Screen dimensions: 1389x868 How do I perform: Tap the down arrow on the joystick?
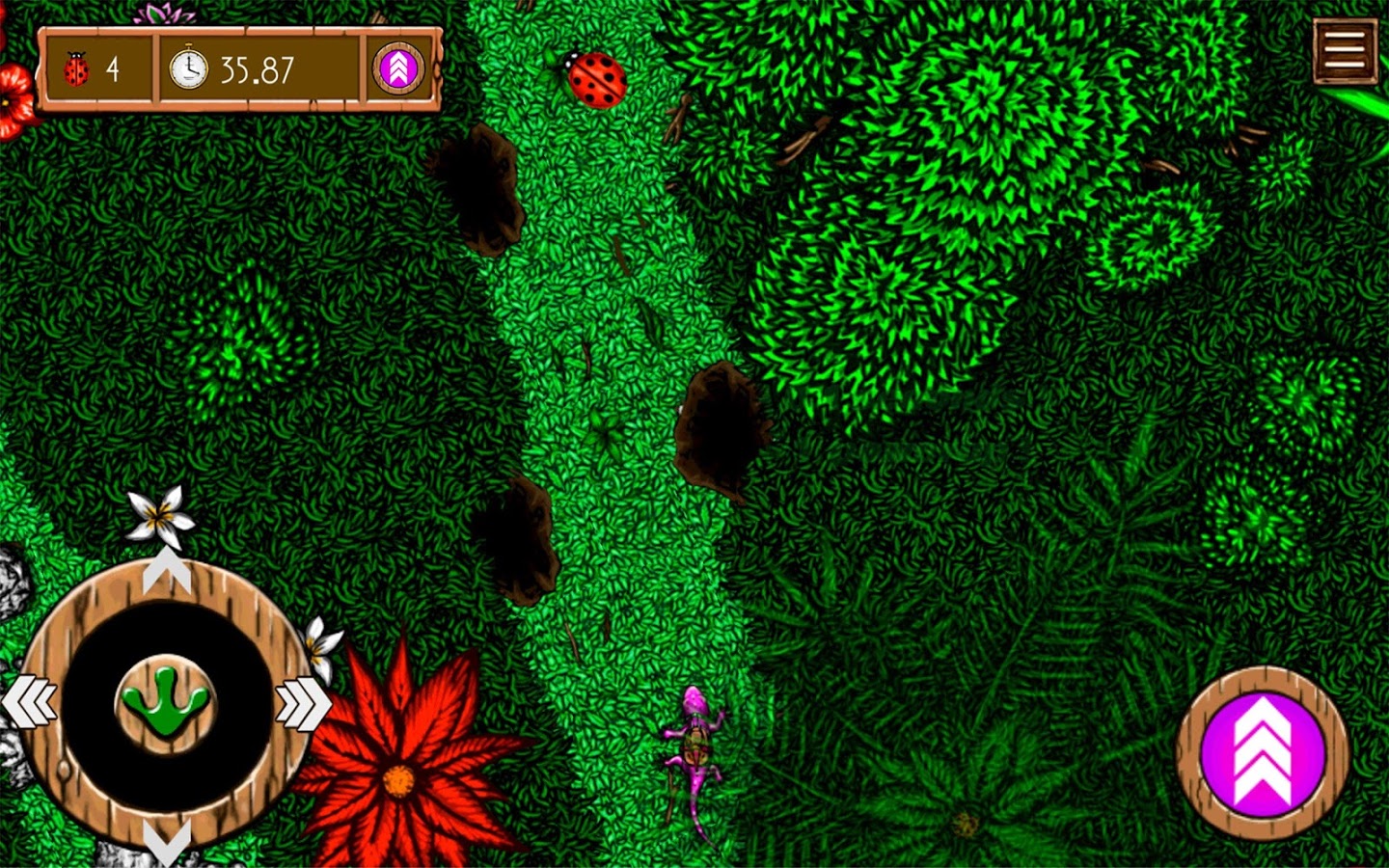[x=166, y=841]
